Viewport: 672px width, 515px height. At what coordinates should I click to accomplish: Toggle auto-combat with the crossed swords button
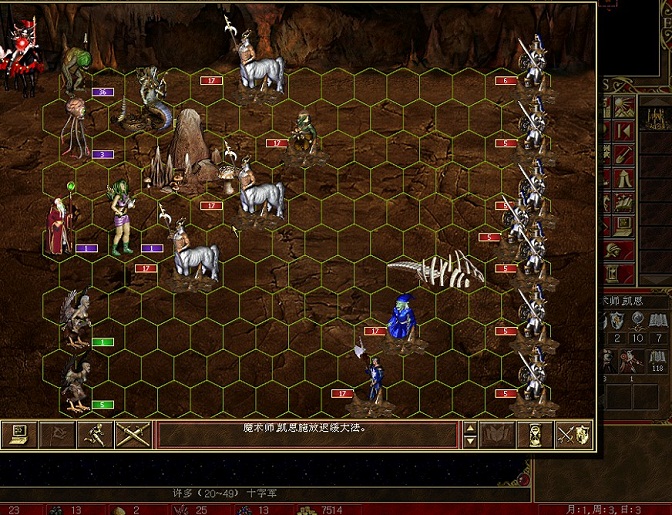click(x=133, y=434)
